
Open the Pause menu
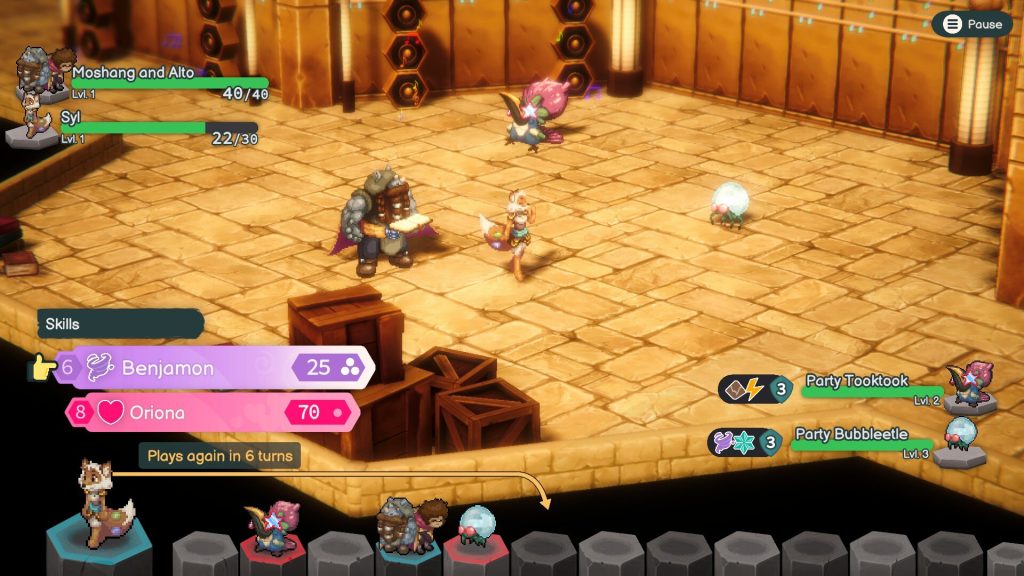972,24
